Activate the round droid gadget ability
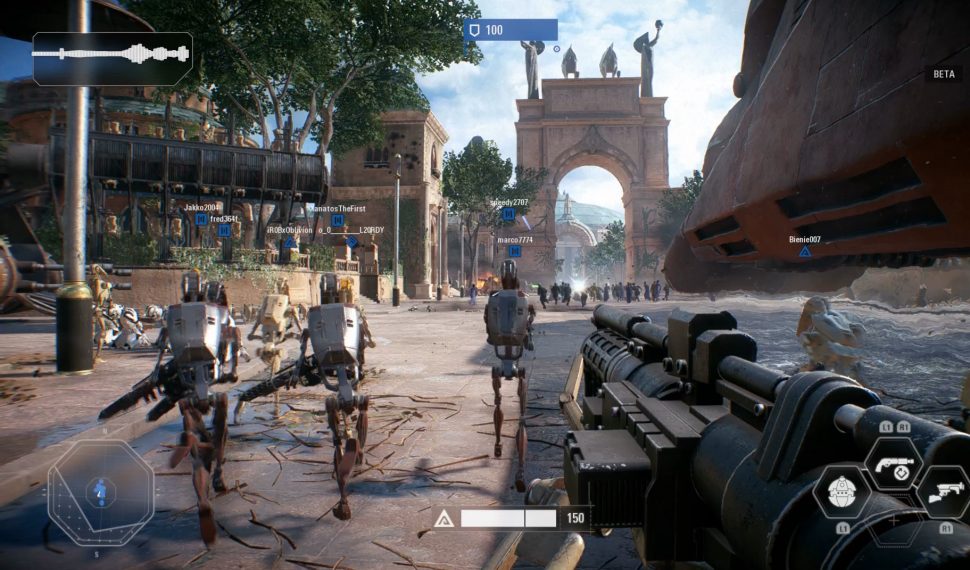 [842, 491]
